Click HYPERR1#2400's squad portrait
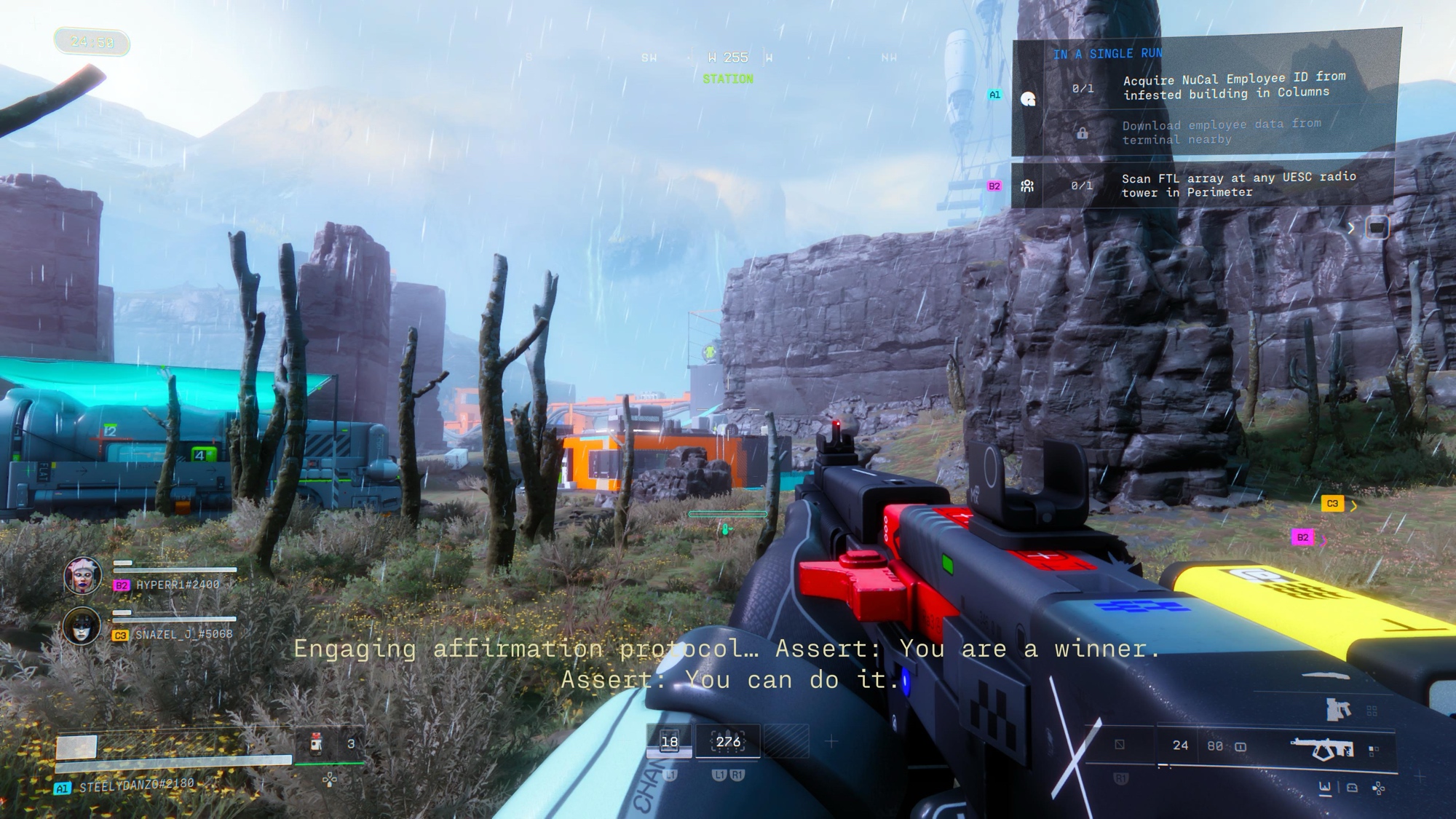The width and height of the screenshot is (1456, 819). pos(82,576)
